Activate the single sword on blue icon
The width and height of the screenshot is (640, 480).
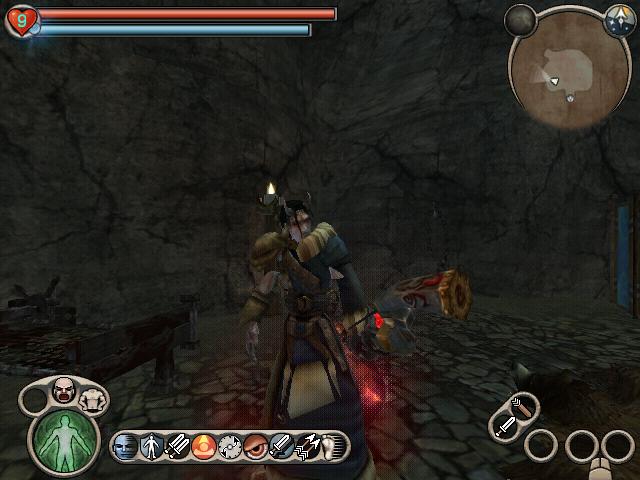(x=281, y=446)
